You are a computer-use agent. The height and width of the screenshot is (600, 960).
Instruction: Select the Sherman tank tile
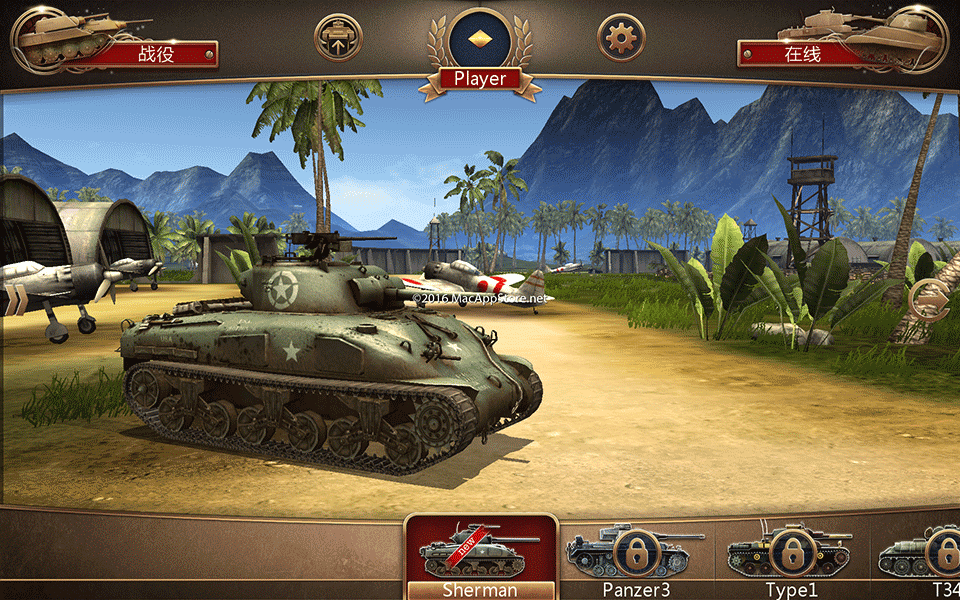480,558
